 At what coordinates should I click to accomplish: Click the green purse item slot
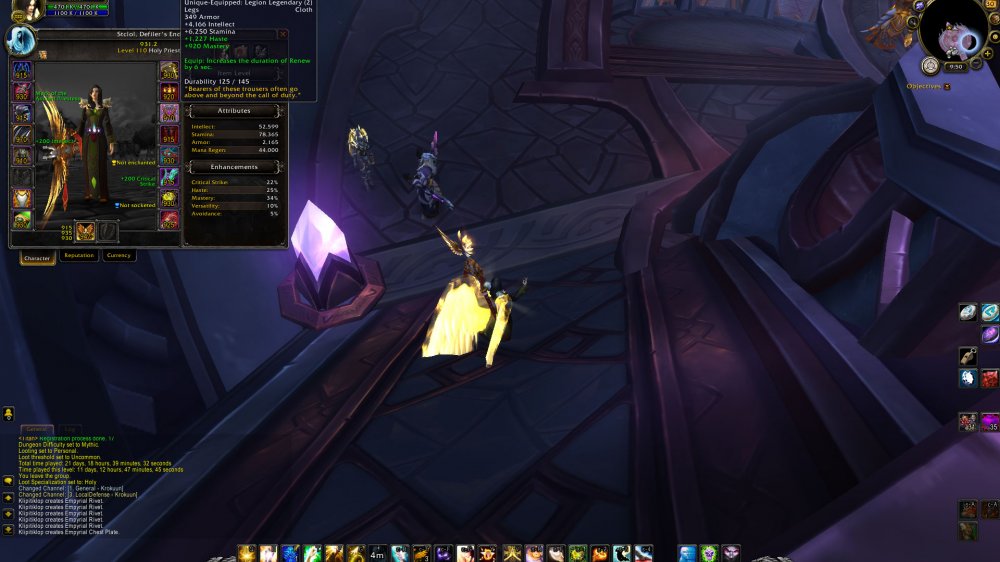point(22,221)
